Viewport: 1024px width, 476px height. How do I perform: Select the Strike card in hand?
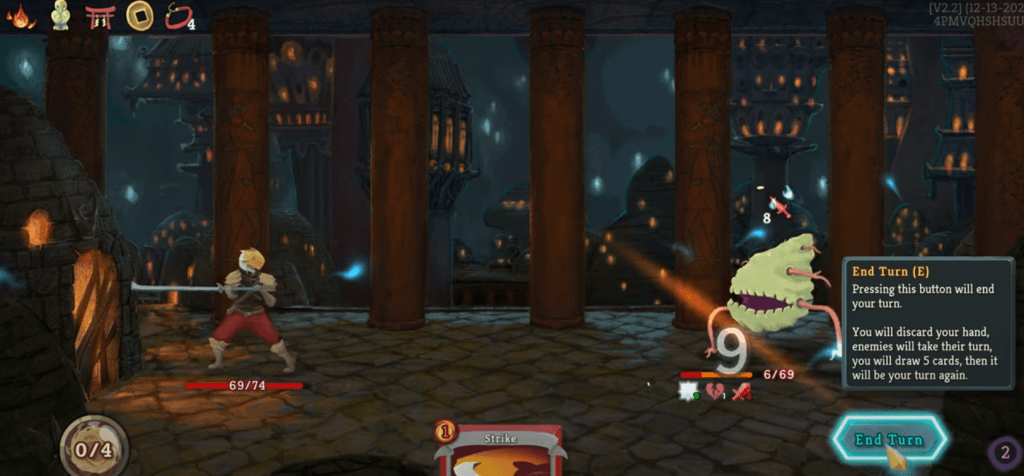[497, 452]
